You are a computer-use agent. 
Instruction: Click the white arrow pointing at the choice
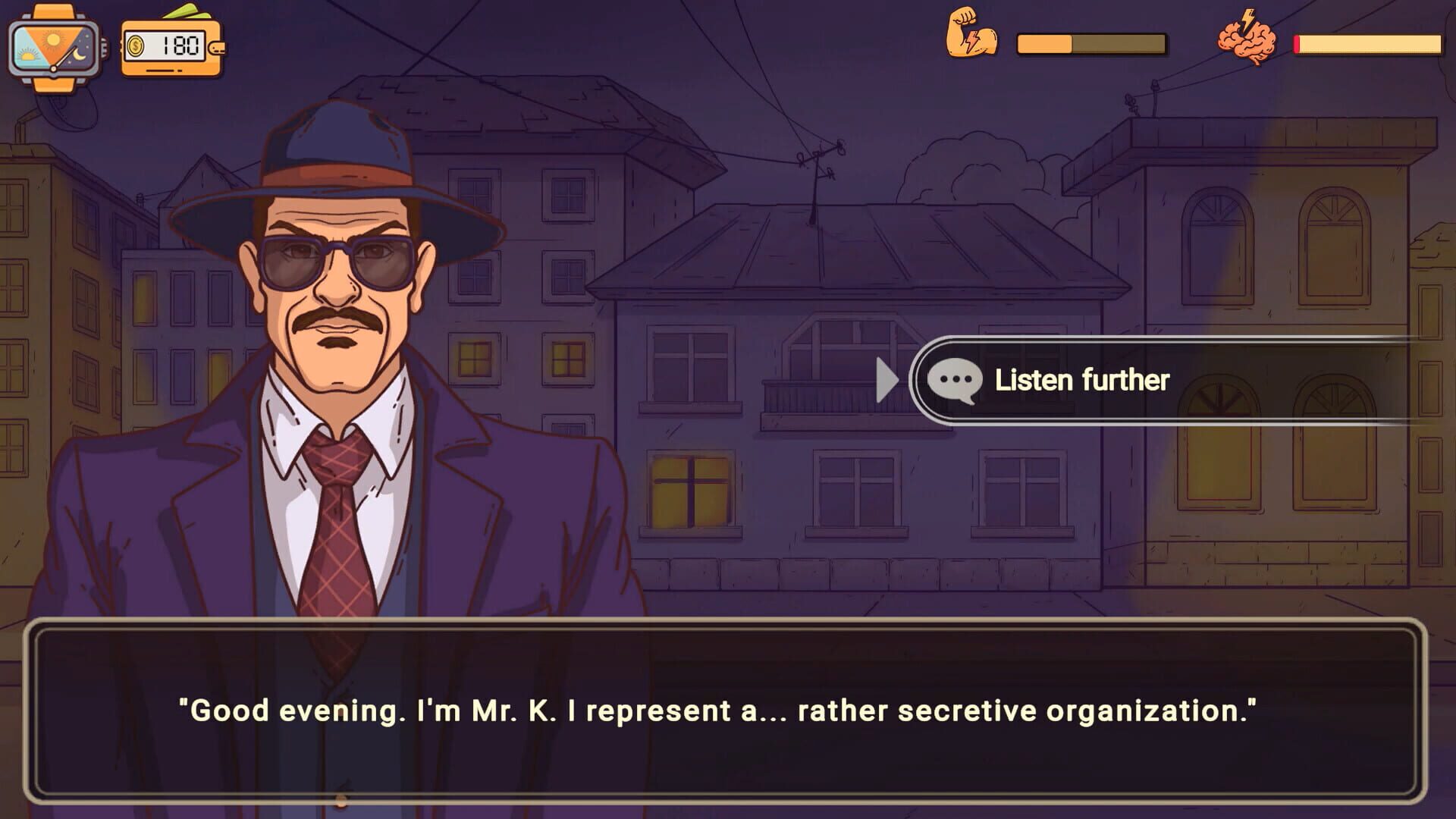click(x=887, y=381)
